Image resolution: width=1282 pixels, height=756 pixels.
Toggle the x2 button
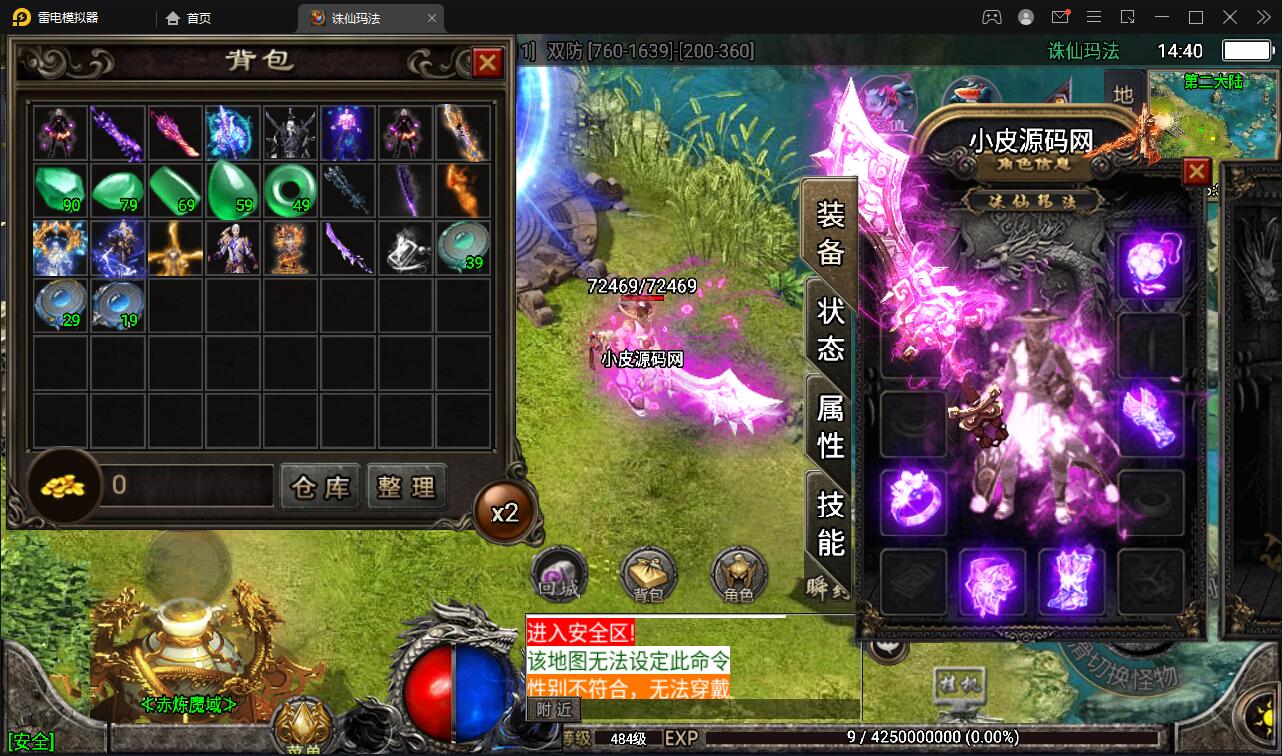[x=505, y=513]
